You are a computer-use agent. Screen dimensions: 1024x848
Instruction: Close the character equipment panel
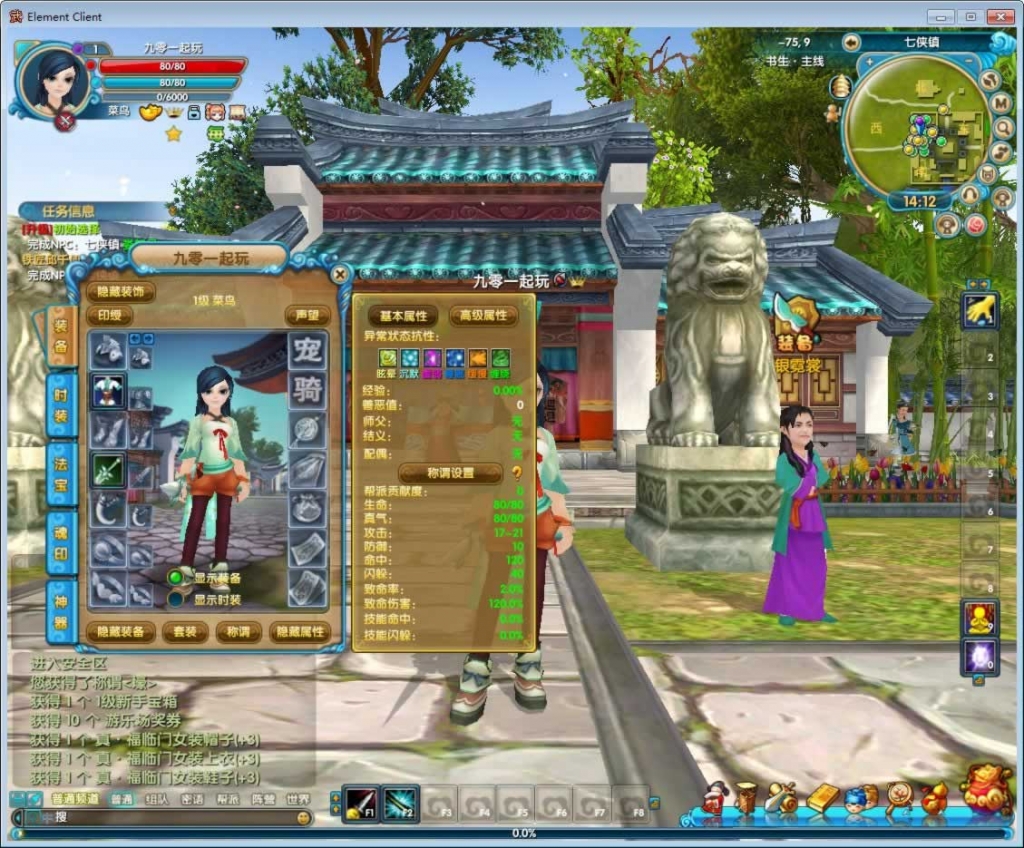tap(341, 274)
